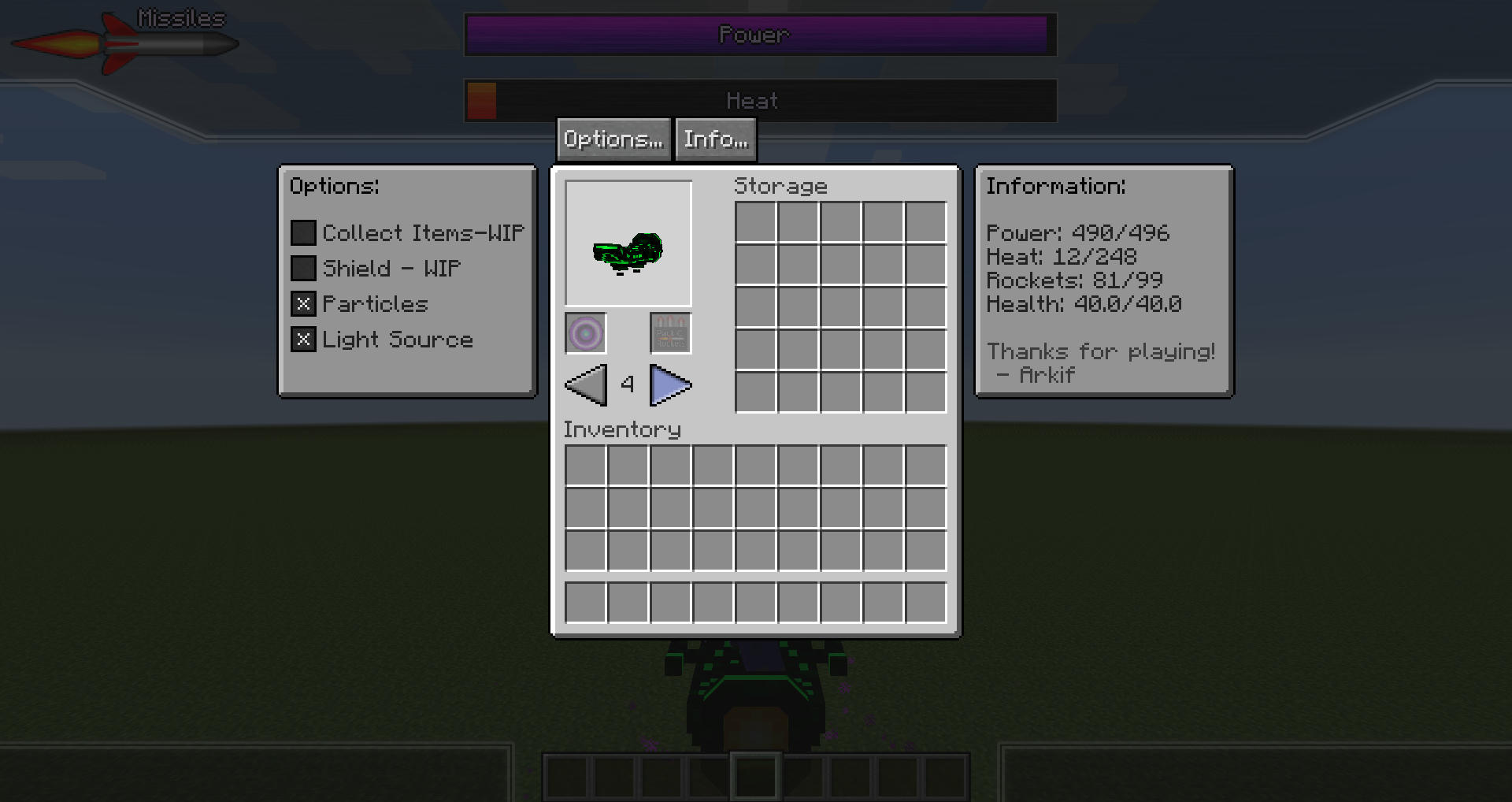
Task: Click the center hotbar slot at bottom
Action: coord(754,777)
